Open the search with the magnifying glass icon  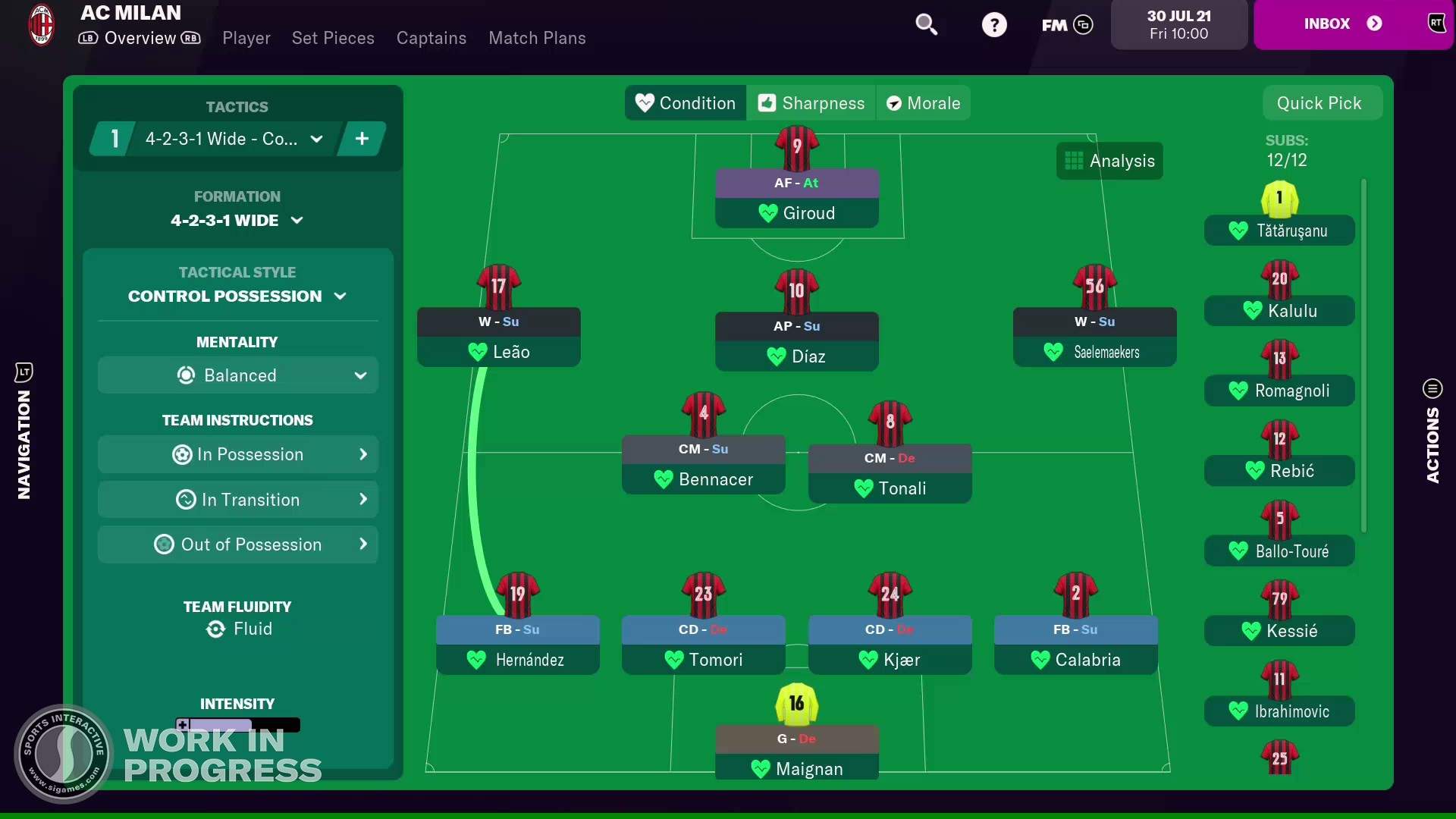tap(927, 25)
